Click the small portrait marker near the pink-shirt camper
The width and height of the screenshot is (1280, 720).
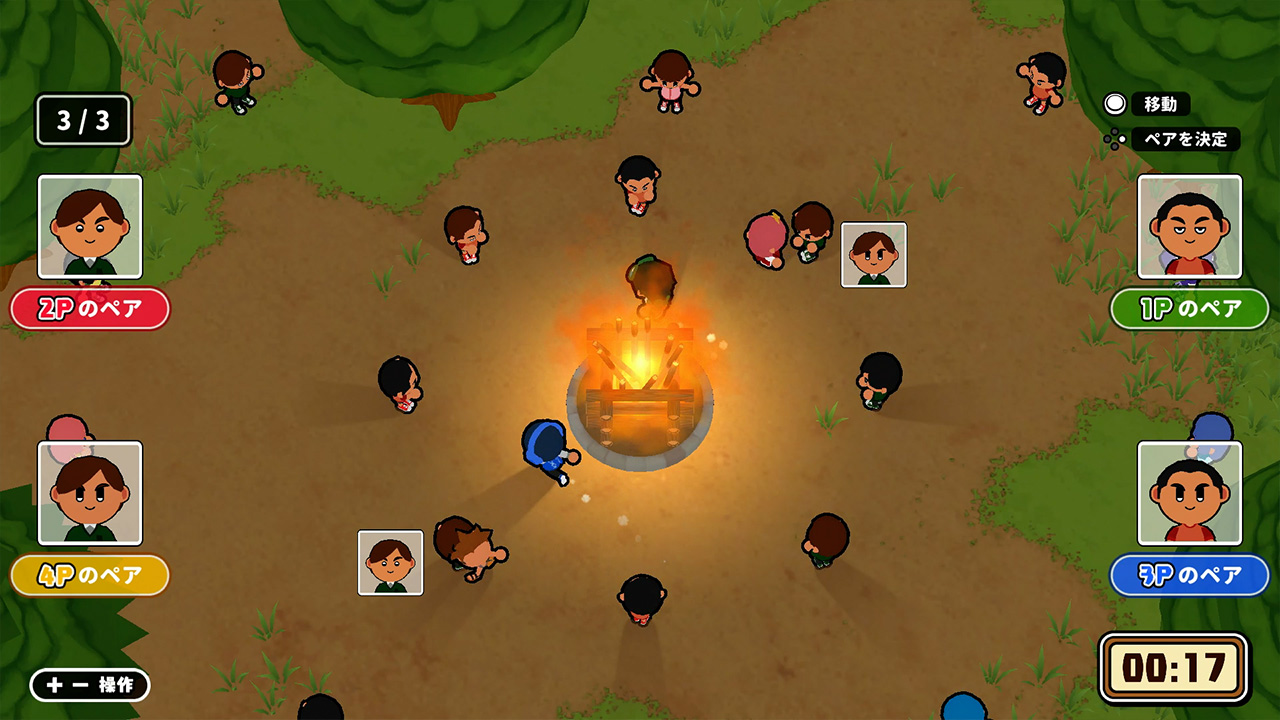pyautogui.click(x=874, y=254)
